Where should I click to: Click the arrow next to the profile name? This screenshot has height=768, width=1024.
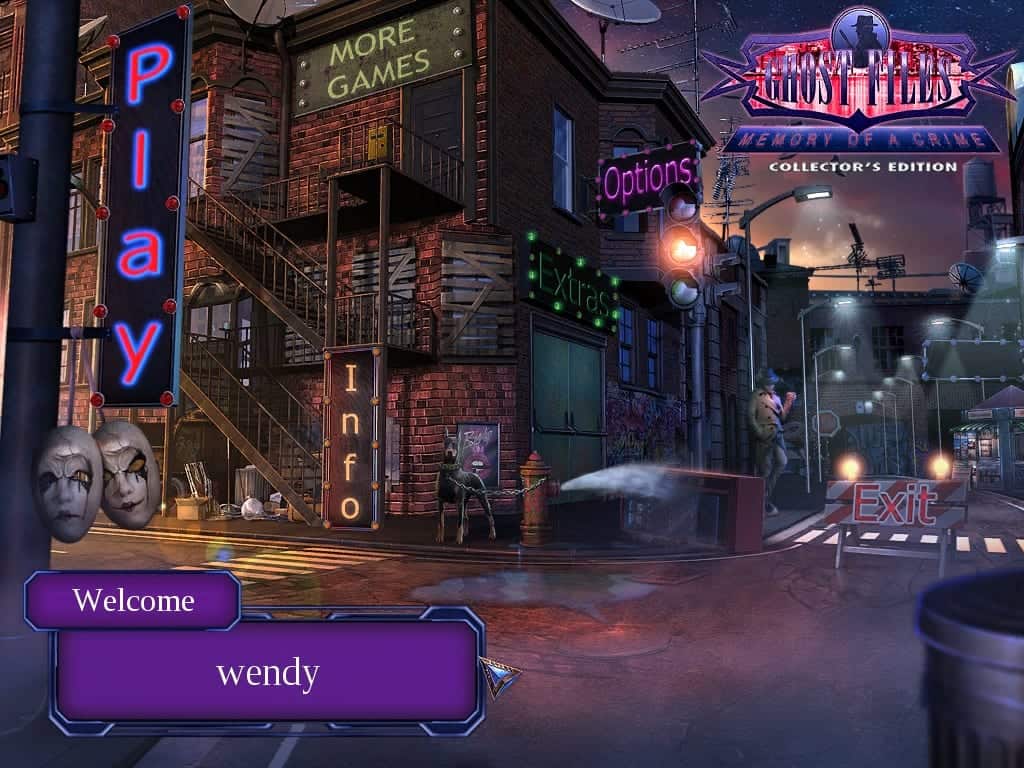498,676
